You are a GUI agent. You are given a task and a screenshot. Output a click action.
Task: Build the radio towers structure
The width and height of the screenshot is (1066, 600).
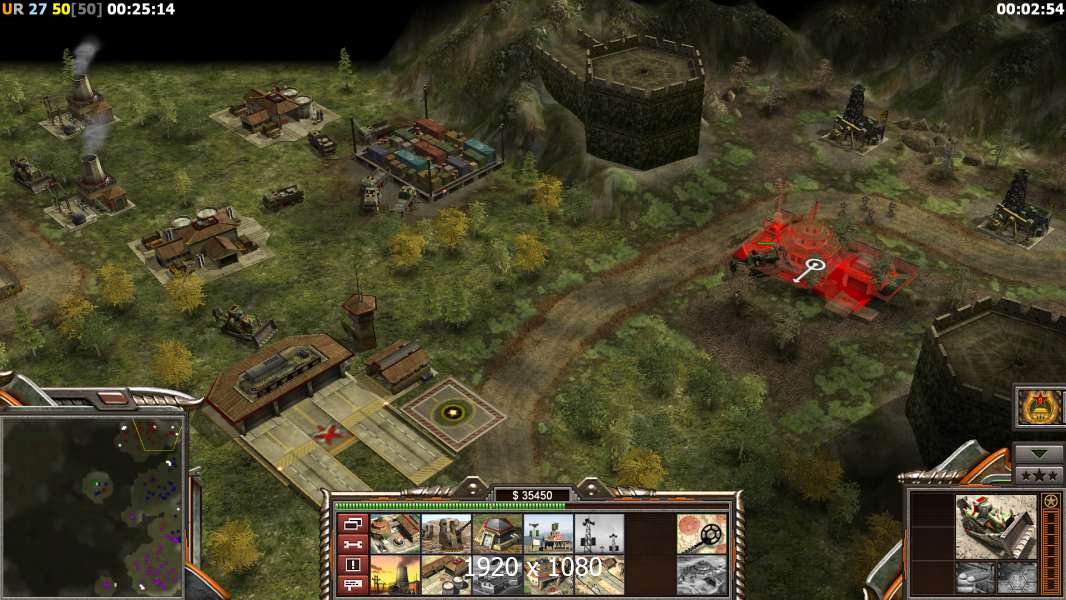tap(599, 534)
